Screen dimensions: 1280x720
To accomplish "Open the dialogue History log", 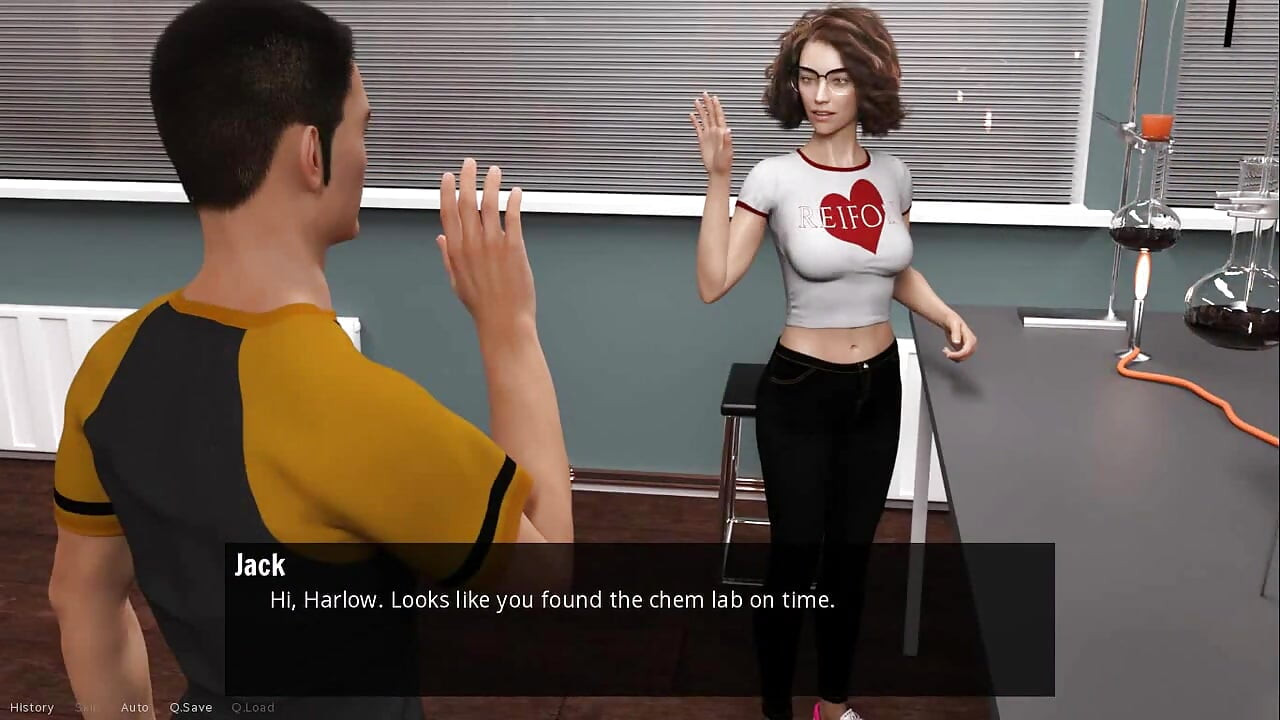I will pos(32,707).
